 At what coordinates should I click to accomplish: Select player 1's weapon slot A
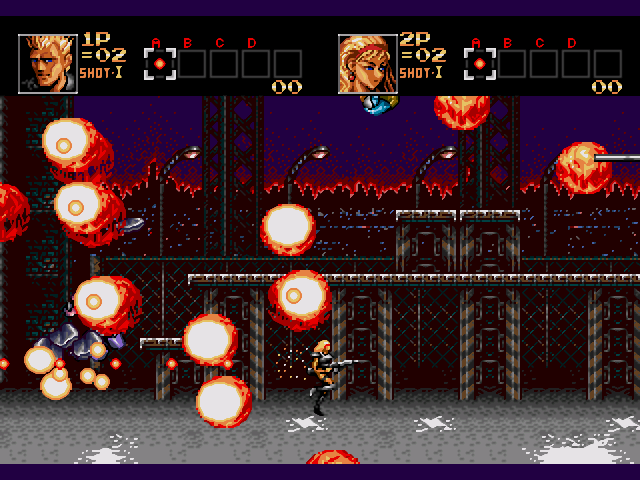pos(160,64)
